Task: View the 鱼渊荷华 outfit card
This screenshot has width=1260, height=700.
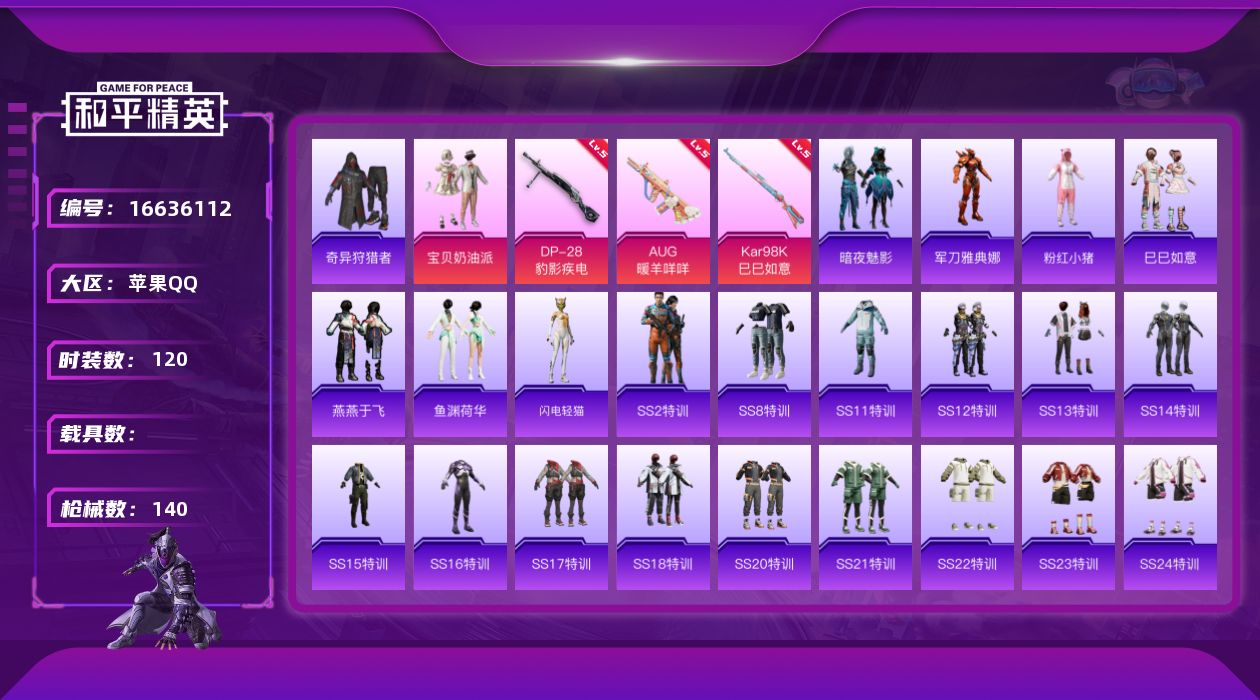Action: (460, 364)
